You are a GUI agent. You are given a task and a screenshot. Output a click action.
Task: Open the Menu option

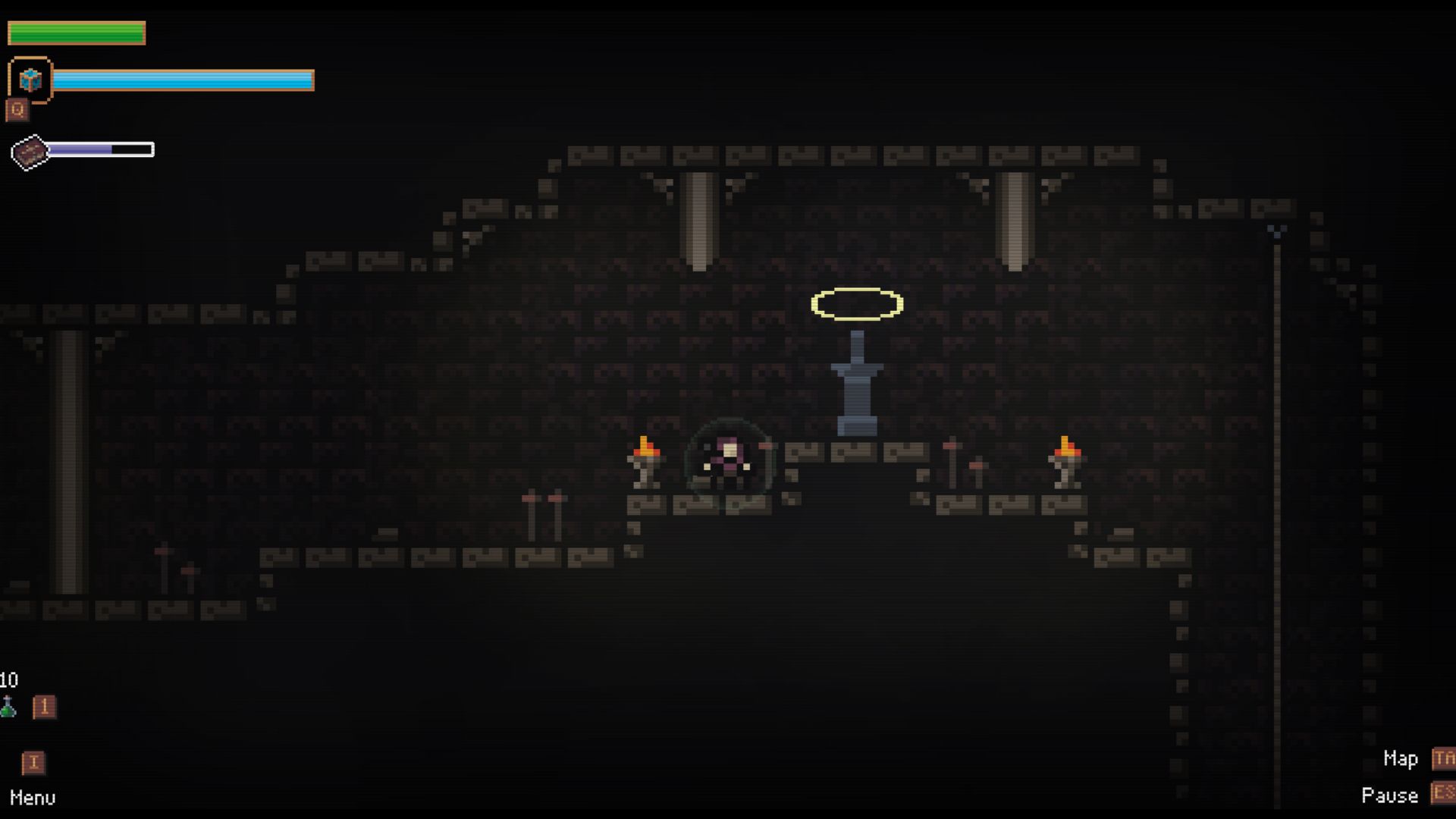tap(33, 797)
